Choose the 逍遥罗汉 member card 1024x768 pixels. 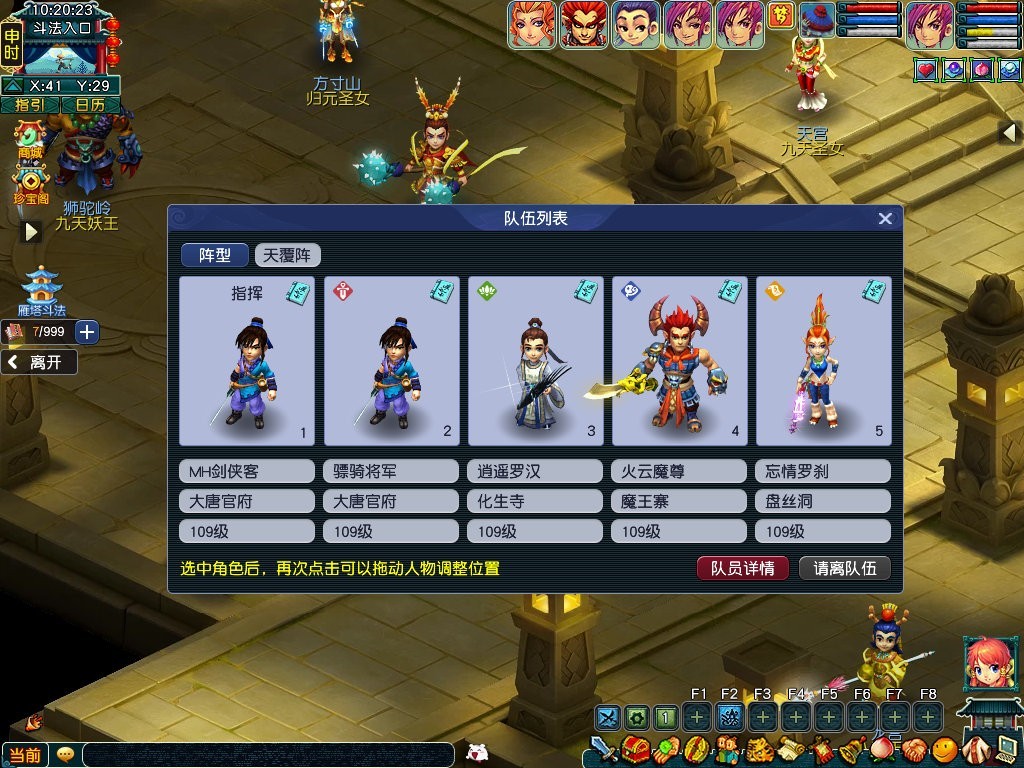(x=535, y=361)
